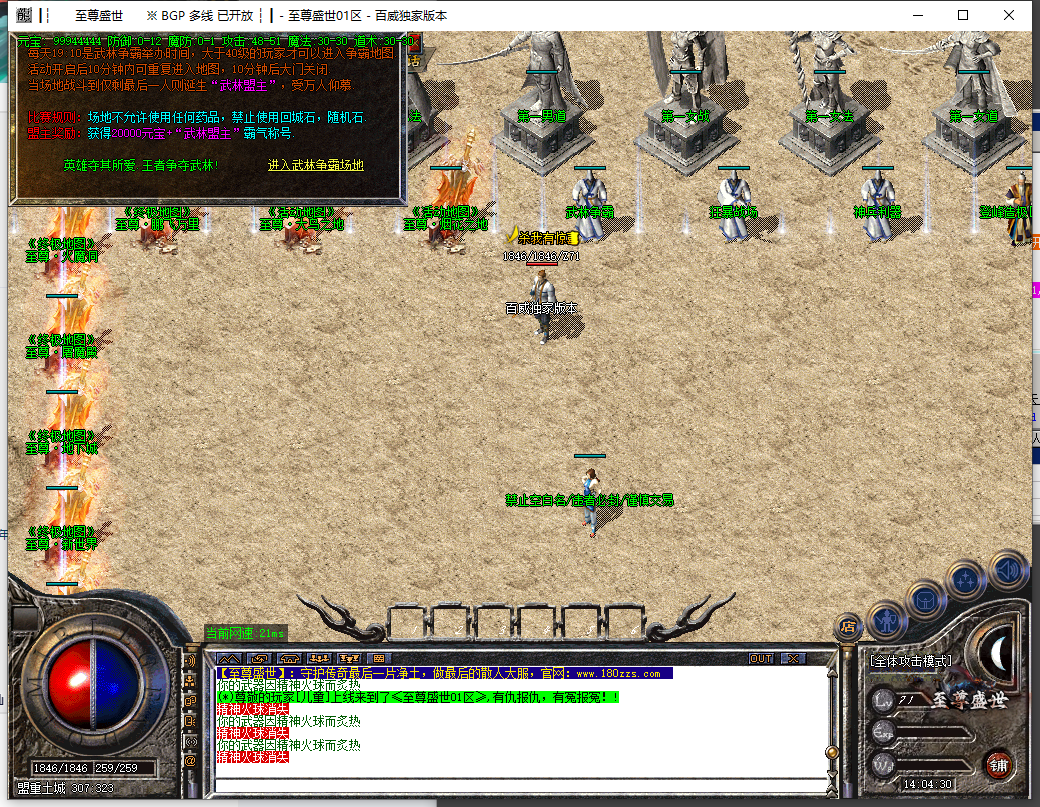This screenshot has width=1040, height=807.
Task: Toggle the speaker sound icon
Action: (1007, 568)
